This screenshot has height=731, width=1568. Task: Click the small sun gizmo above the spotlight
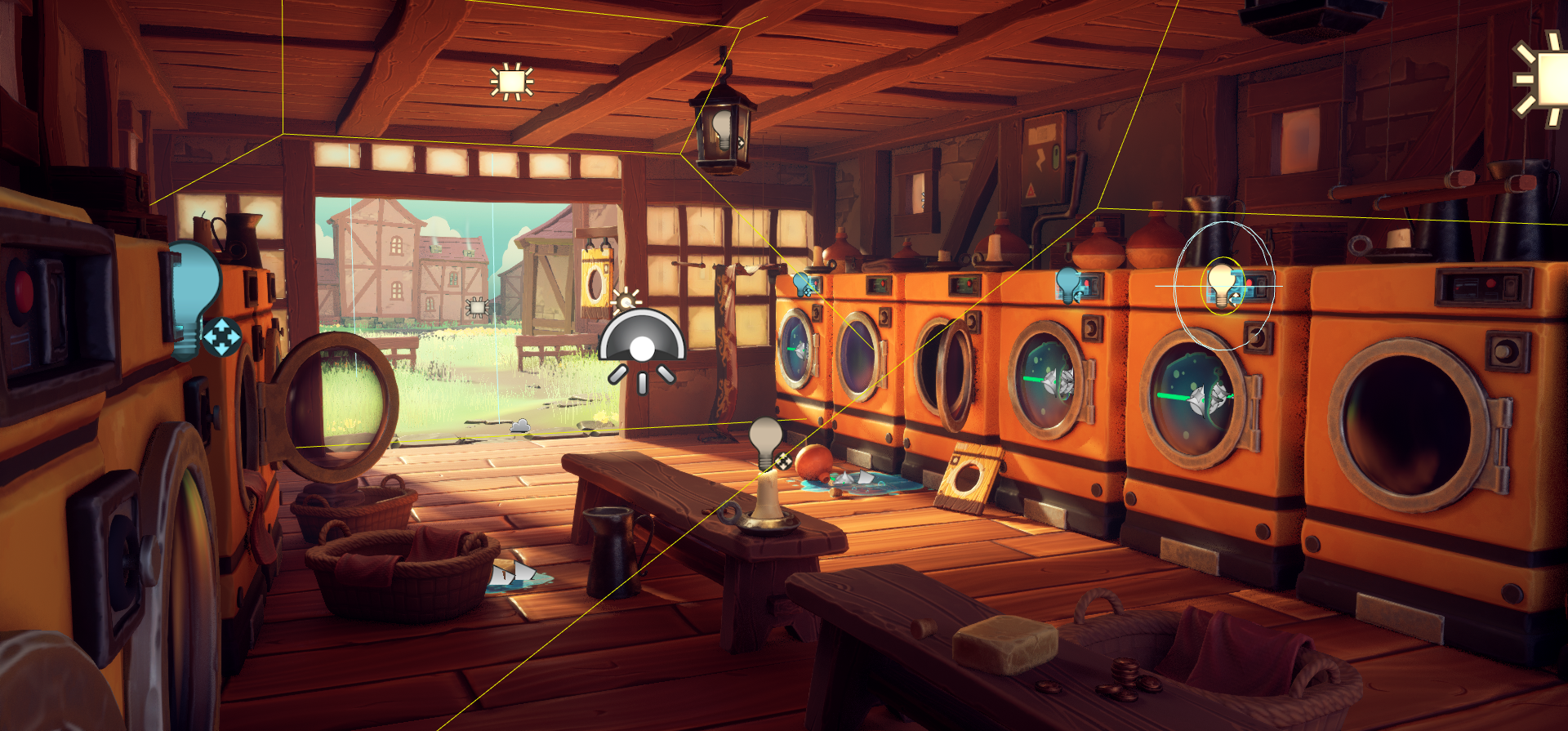click(626, 300)
